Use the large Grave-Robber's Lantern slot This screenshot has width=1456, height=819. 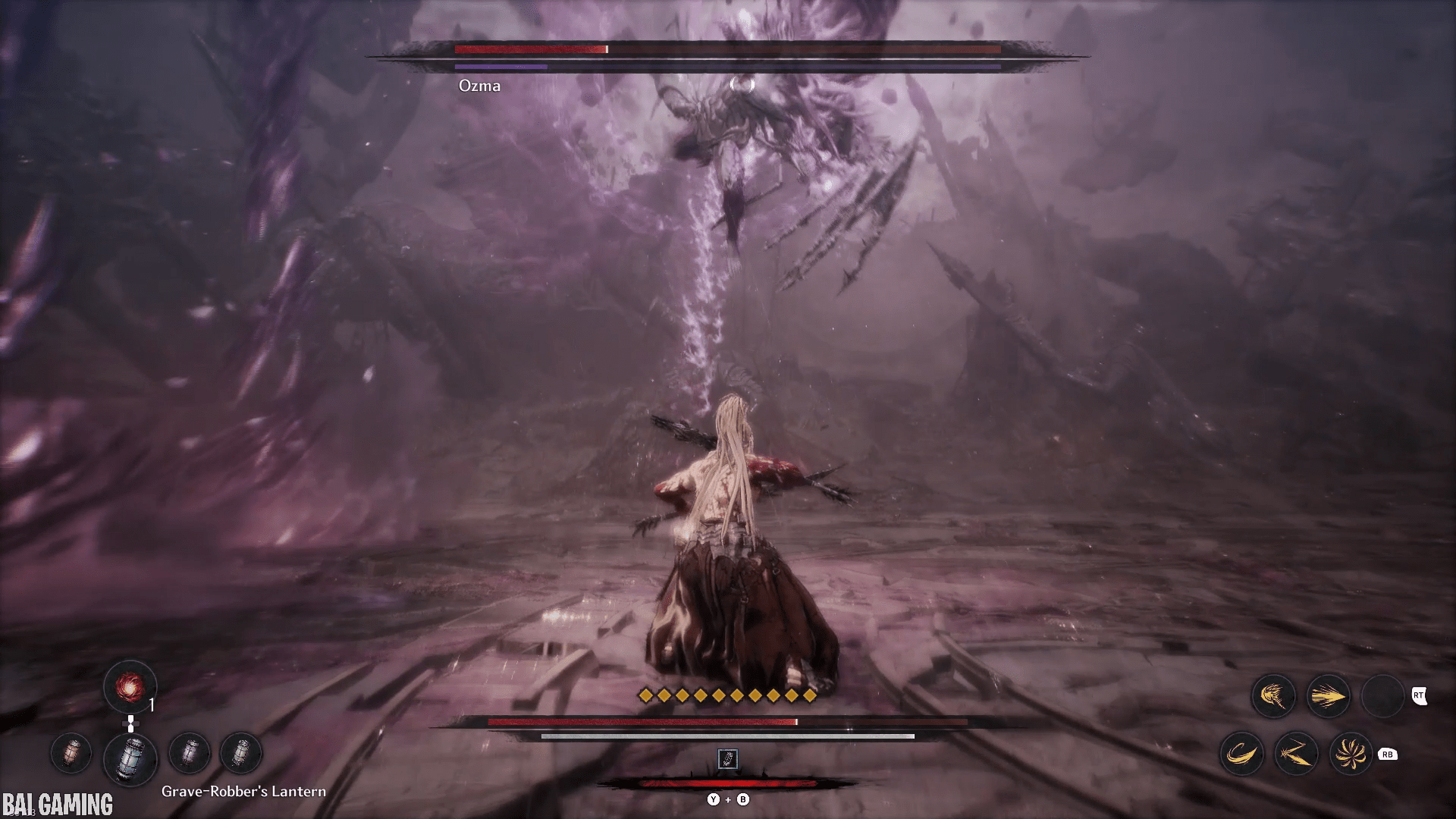pyautogui.click(x=130, y=758)
